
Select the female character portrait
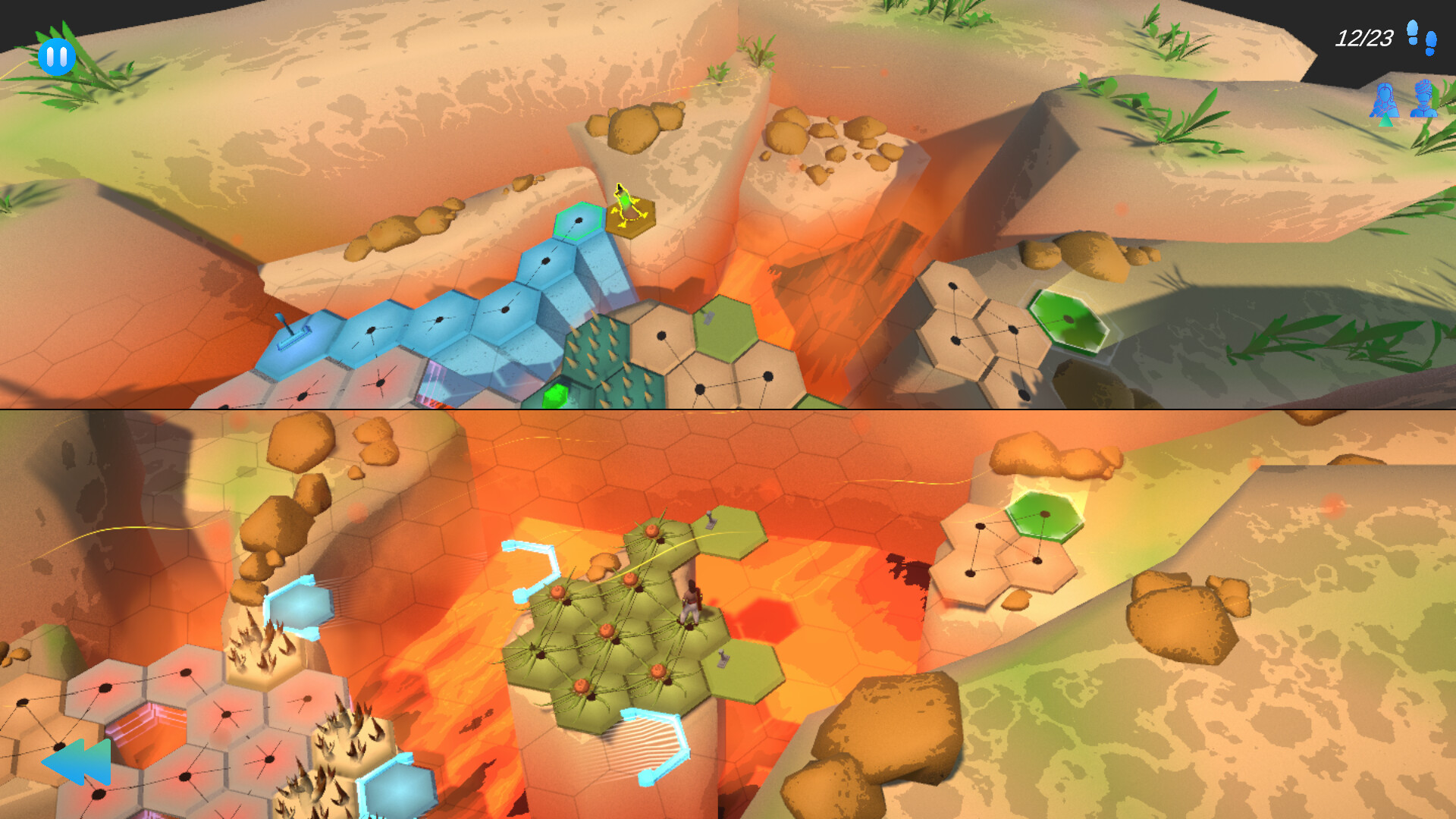click(1384, 101)
